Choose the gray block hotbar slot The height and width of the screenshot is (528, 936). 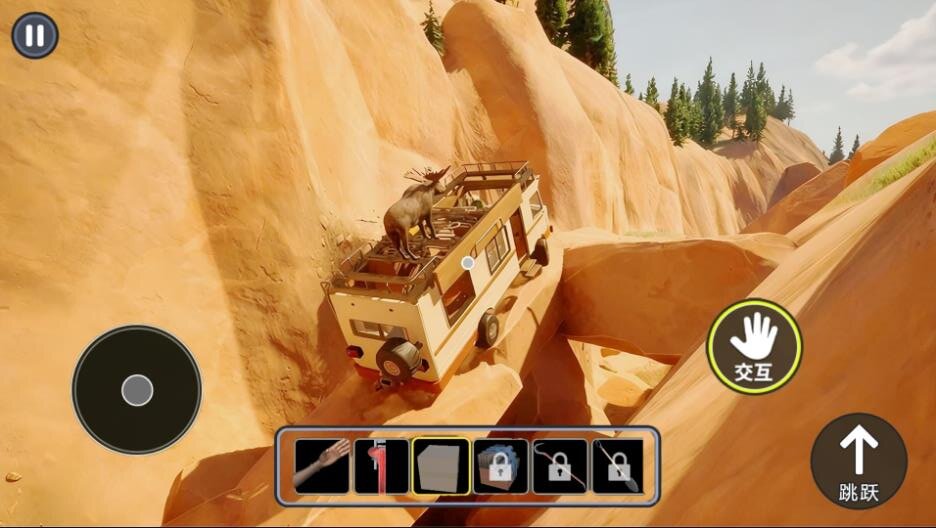pyautogui.click(x=441, y=466)
